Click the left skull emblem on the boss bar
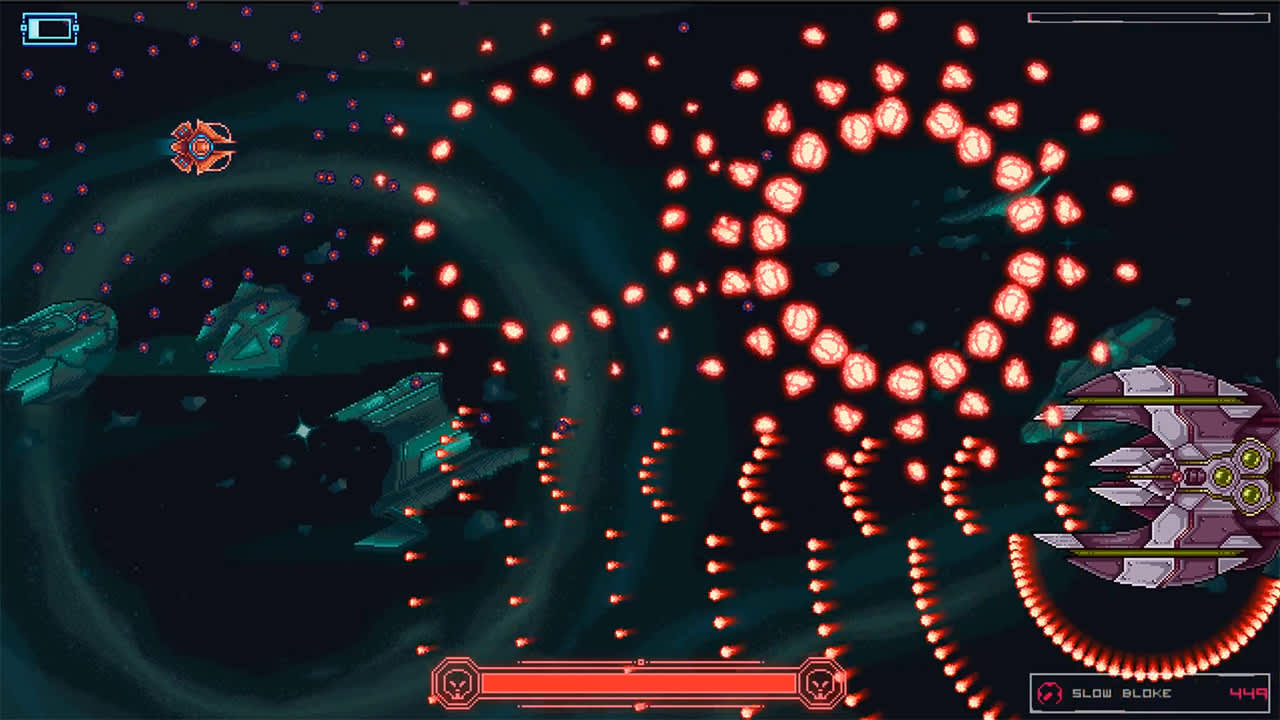This screenshot has height=720, width=1280. click(x=457, y=685)
